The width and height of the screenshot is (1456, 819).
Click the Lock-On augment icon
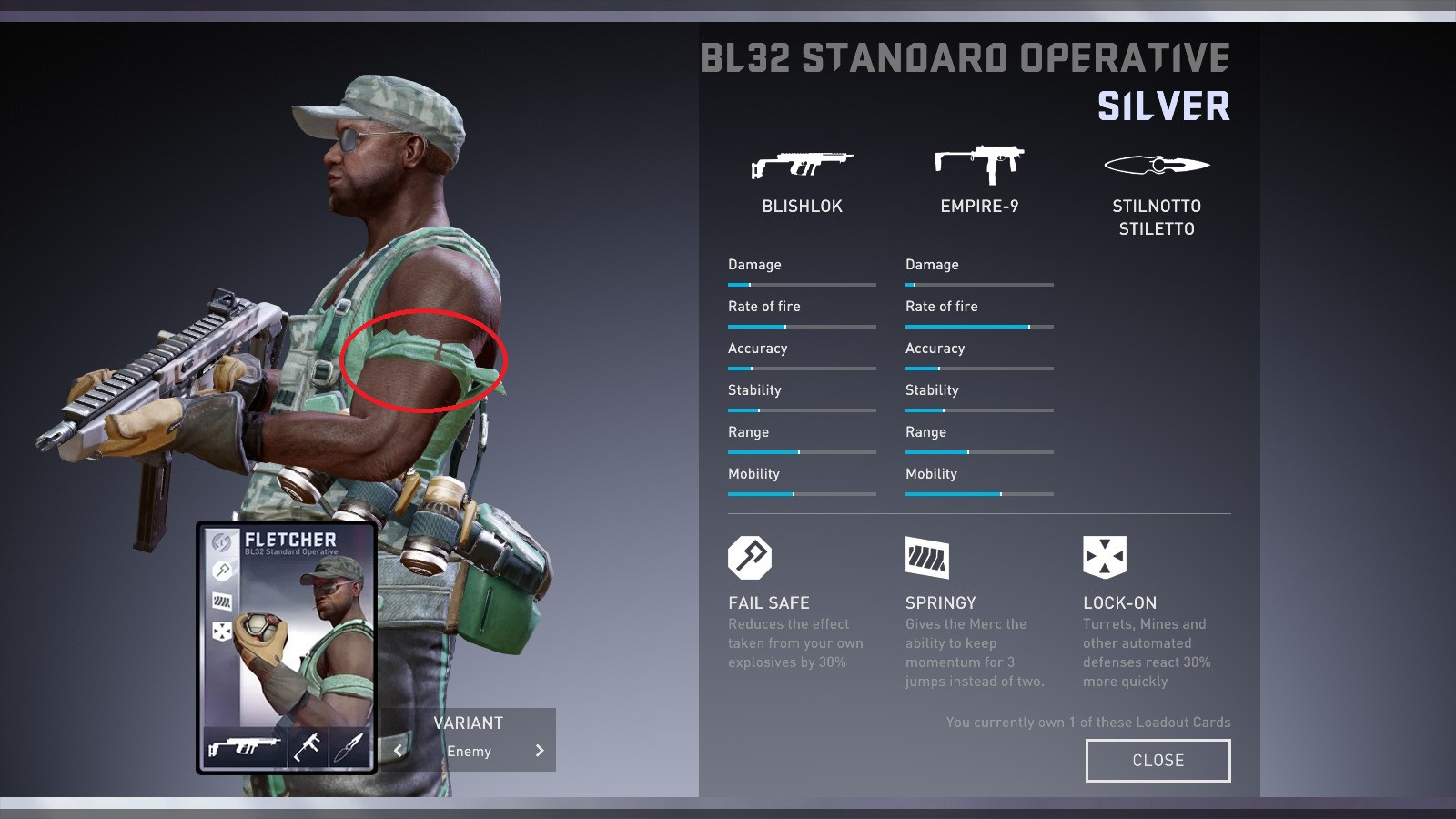1105,557
